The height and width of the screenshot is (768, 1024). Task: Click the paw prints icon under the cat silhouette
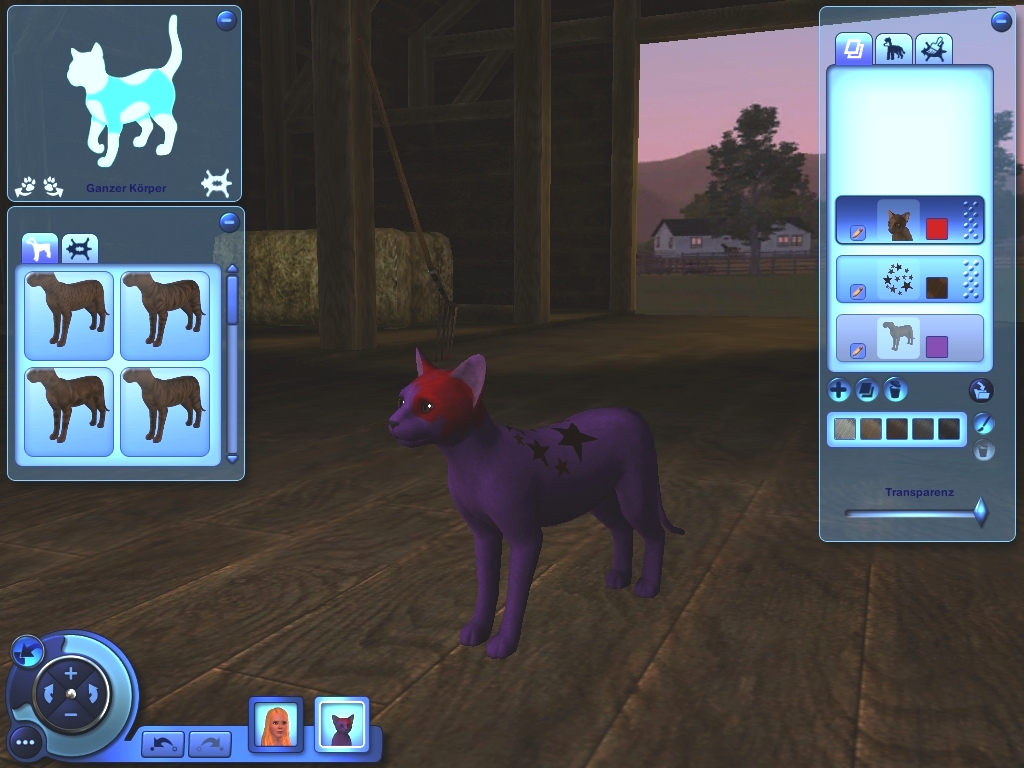point(39,186)
